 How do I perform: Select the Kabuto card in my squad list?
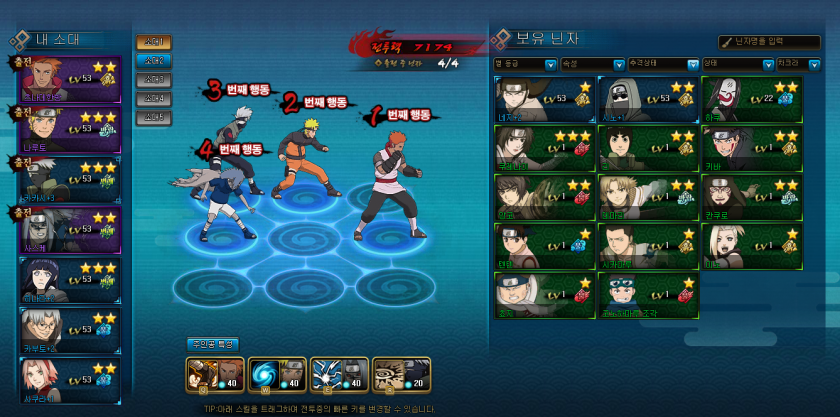click(70, 330)
